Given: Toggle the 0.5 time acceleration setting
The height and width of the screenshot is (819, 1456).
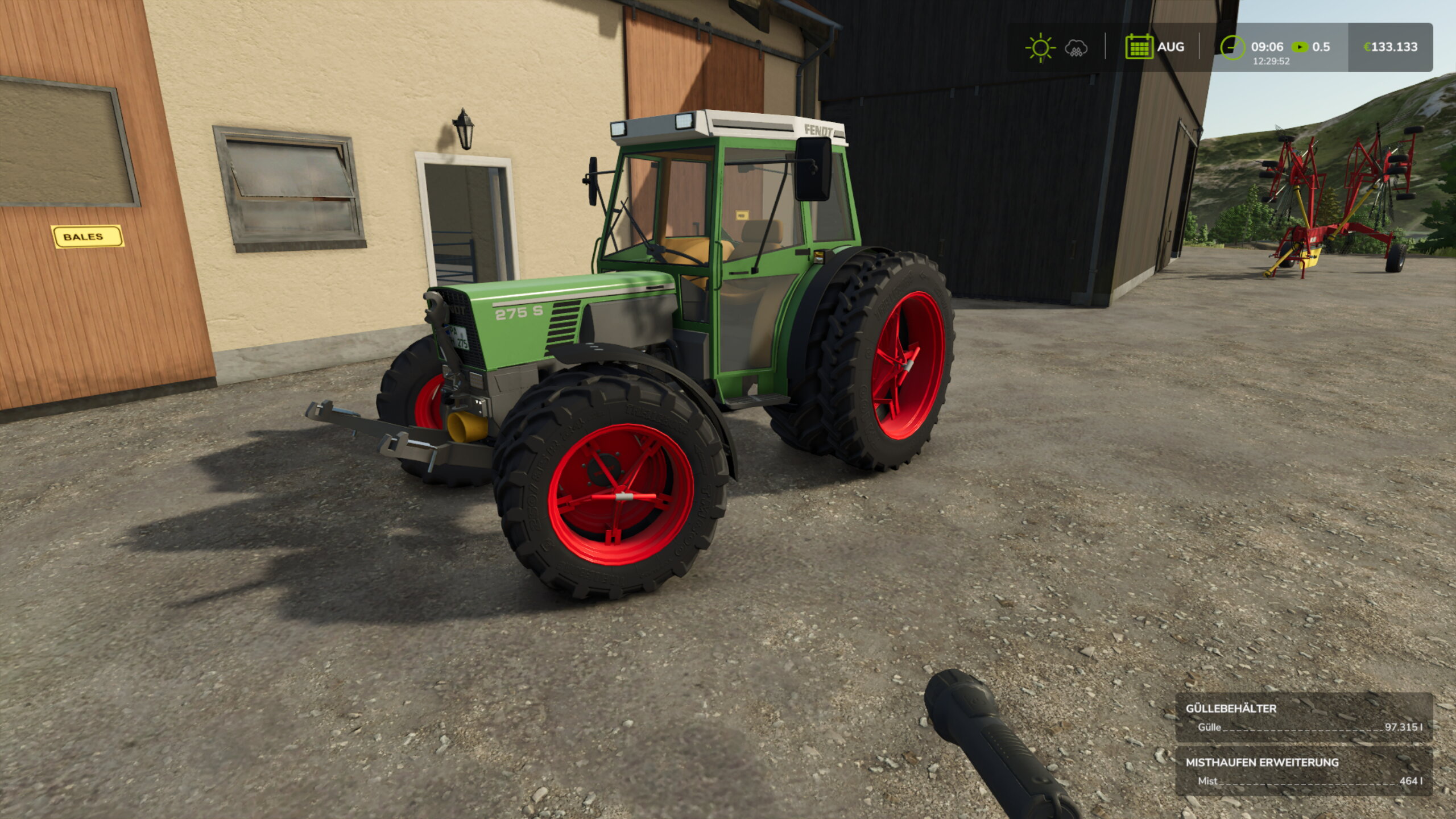Looking at the screenshot, I should (x=1321, y=47).
